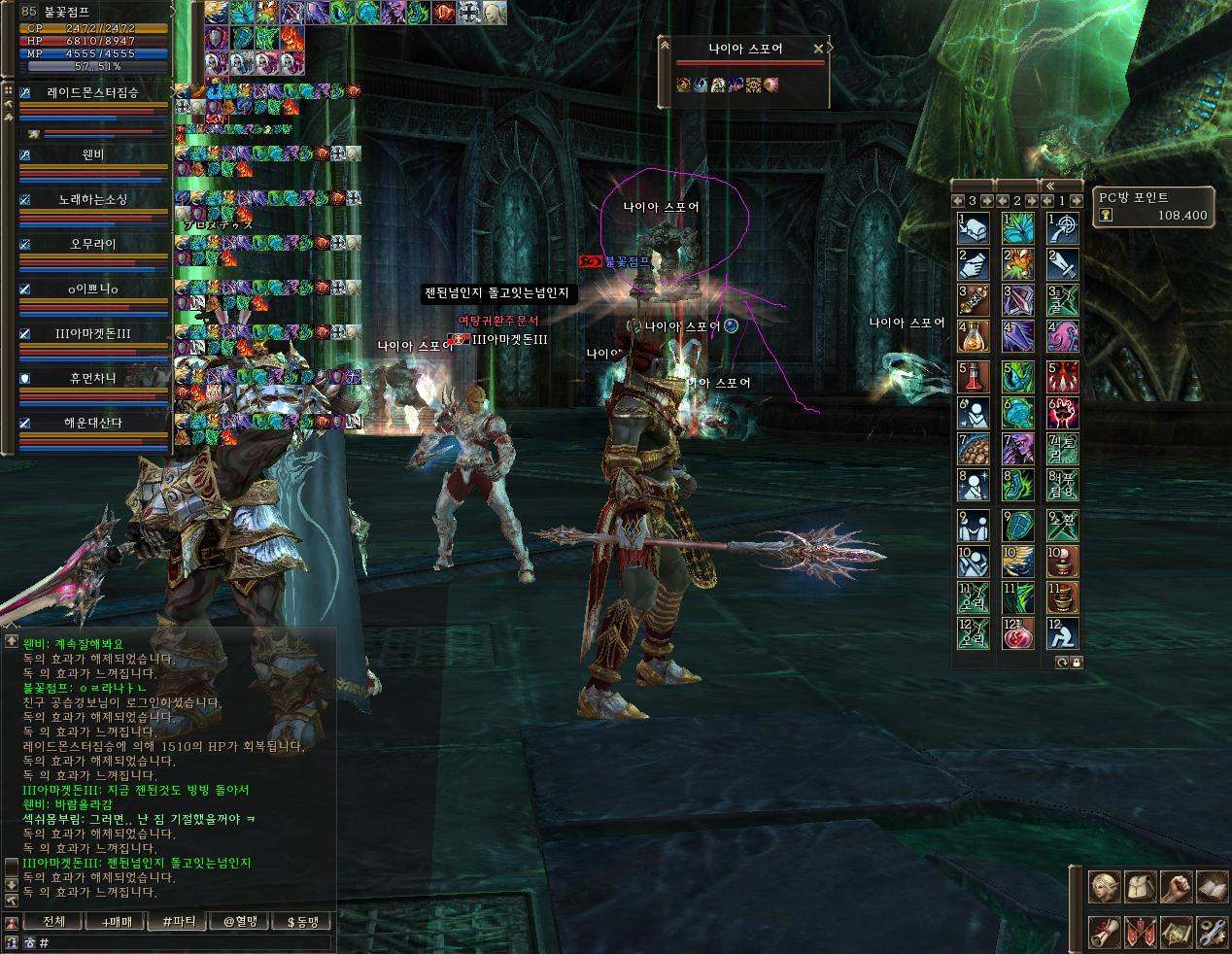Switch to the @혈맹 clan chat tab
This screenshot has width=1232, height=954.
click(x=240, y=921)
